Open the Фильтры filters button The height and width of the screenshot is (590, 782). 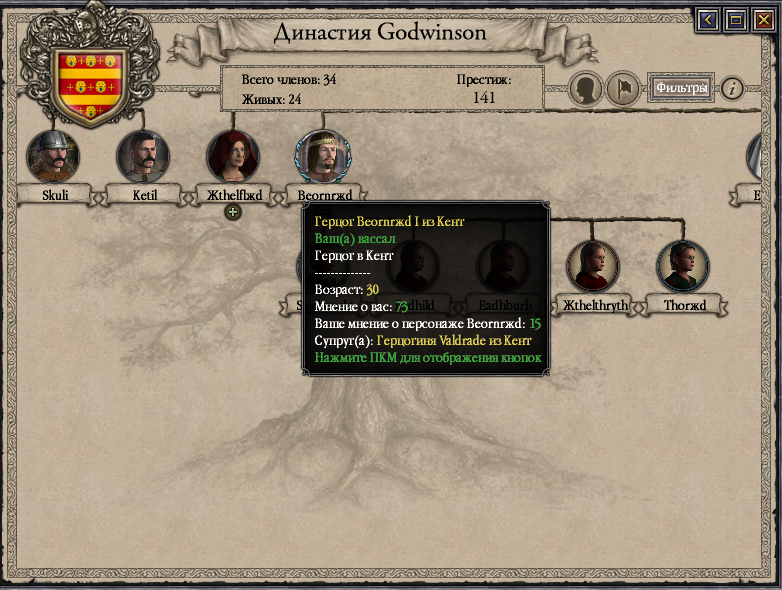tap(682, 88)
